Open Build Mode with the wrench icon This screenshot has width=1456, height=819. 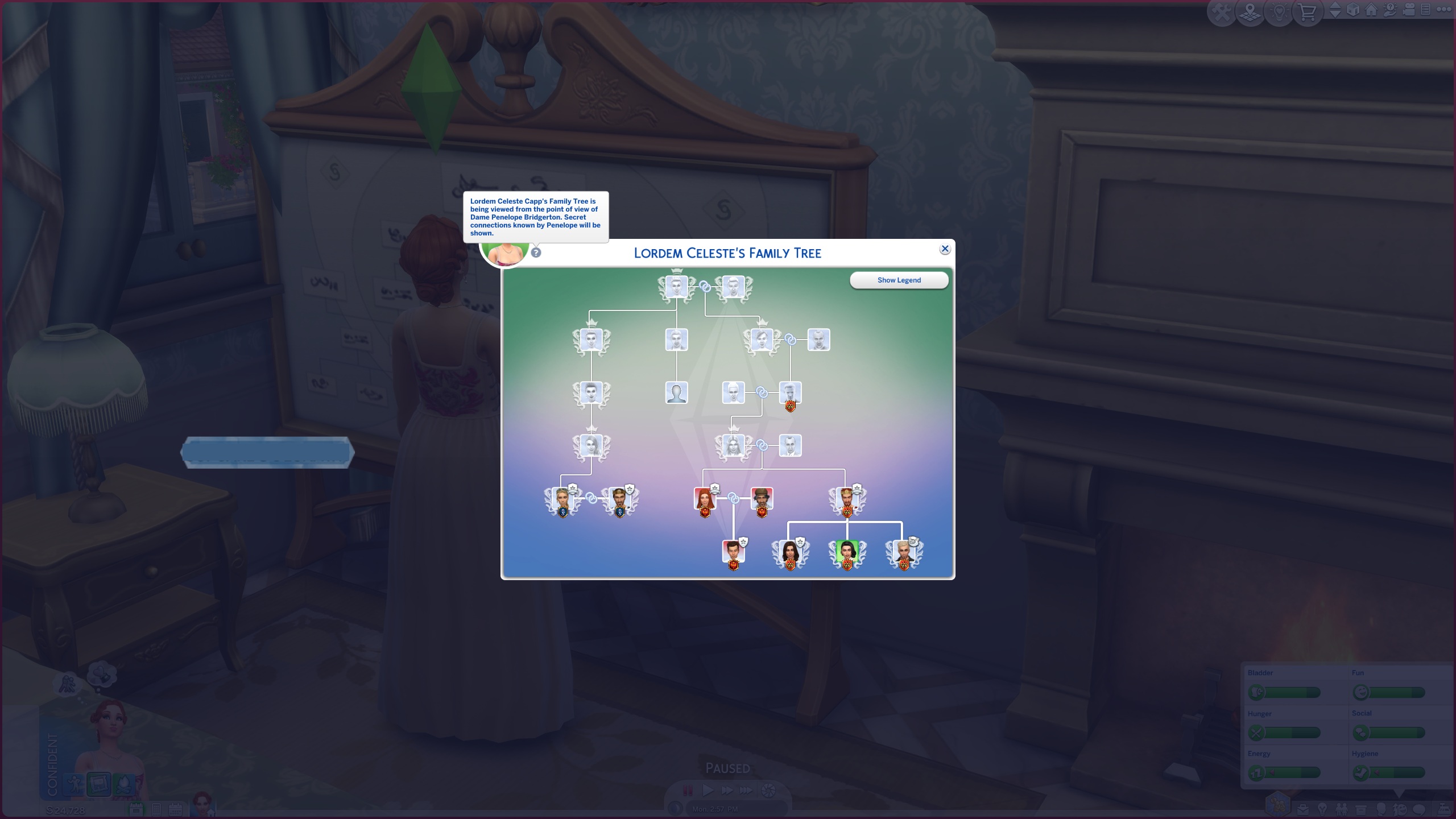coord(1221,10)
